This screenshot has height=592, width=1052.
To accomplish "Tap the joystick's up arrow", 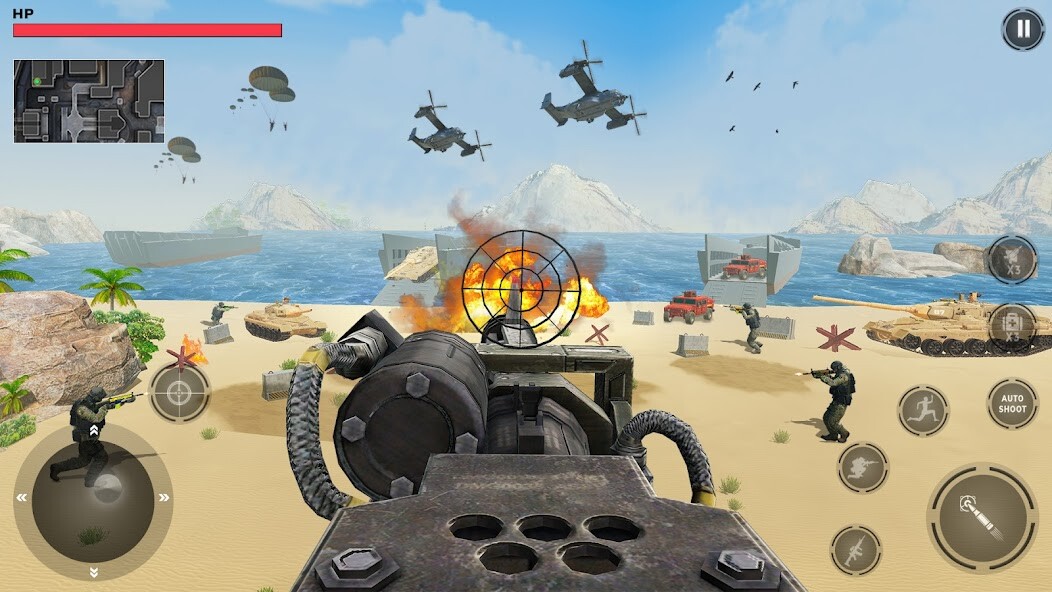I will (94, 430).
